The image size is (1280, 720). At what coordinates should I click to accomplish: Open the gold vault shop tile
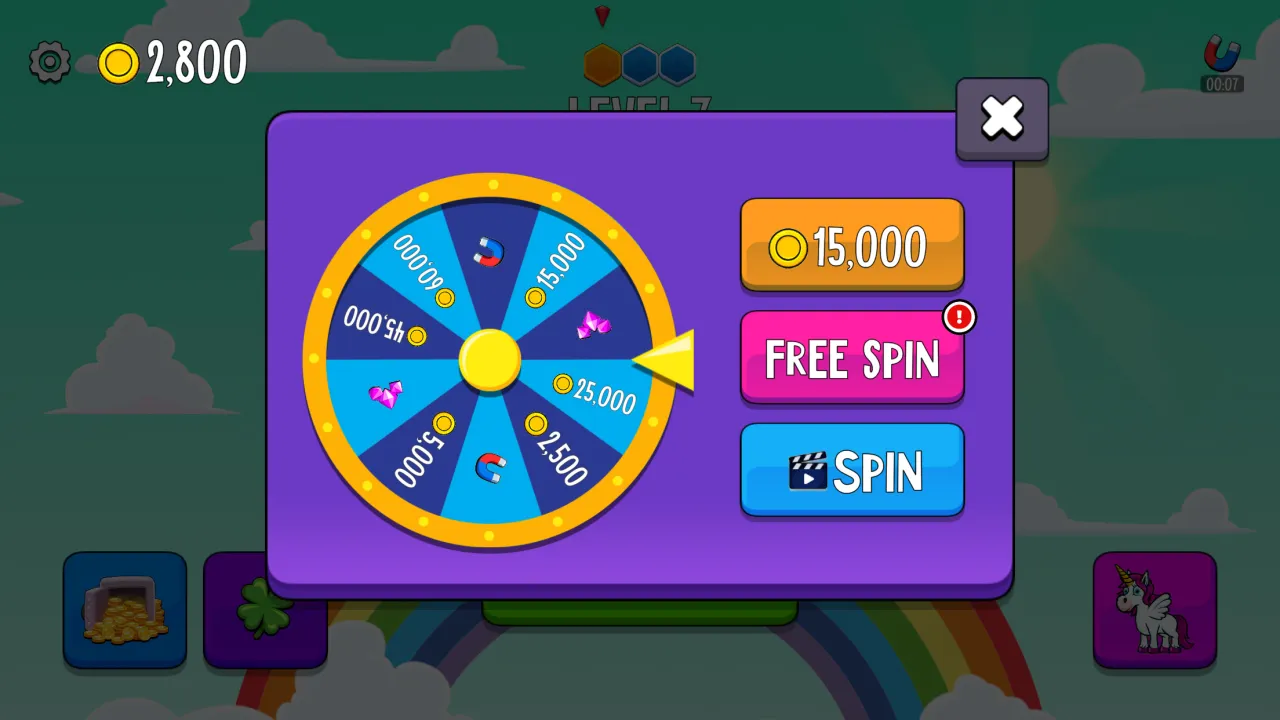coord(125,610)
